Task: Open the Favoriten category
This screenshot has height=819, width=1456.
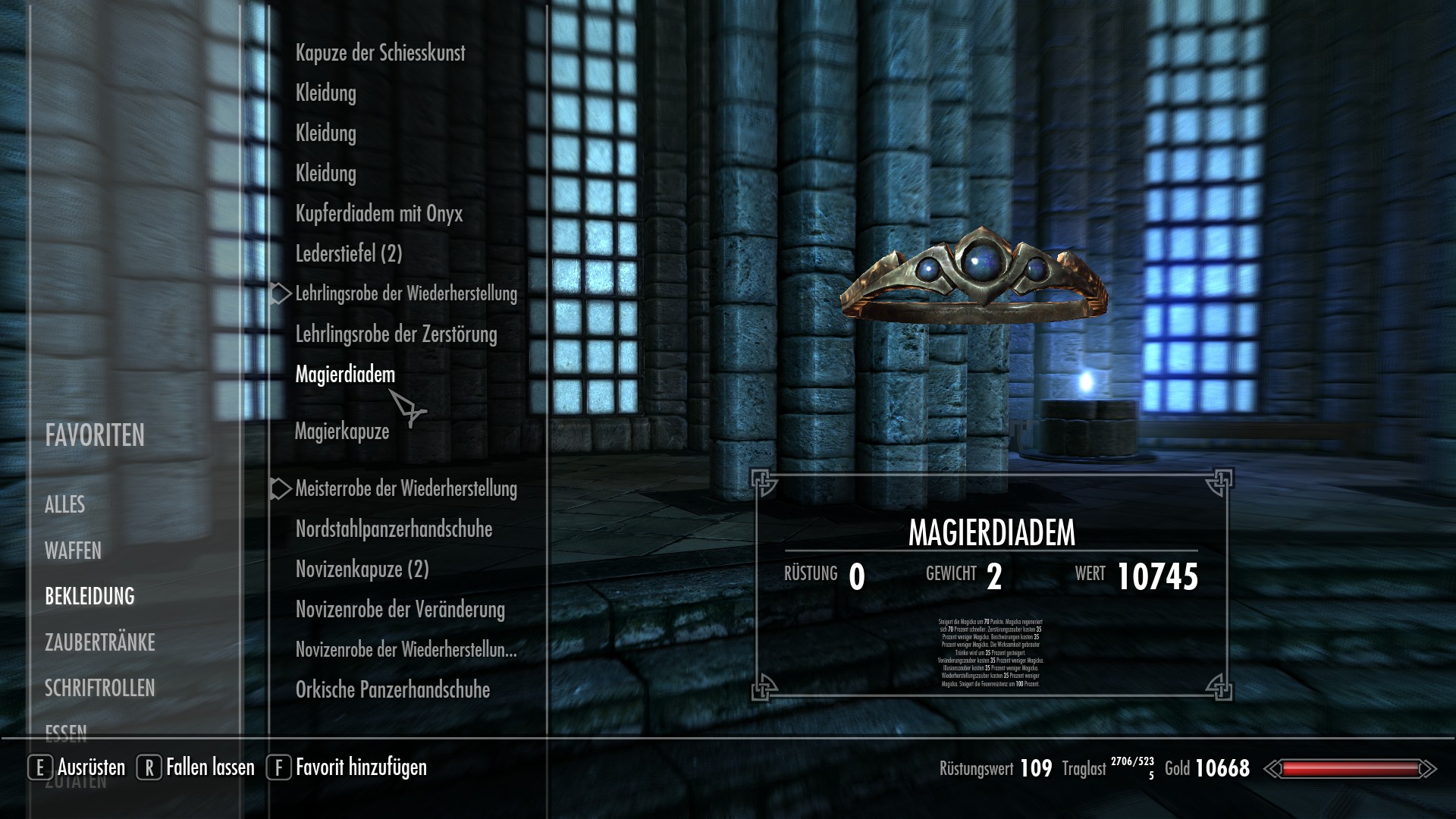Action: 95,436
